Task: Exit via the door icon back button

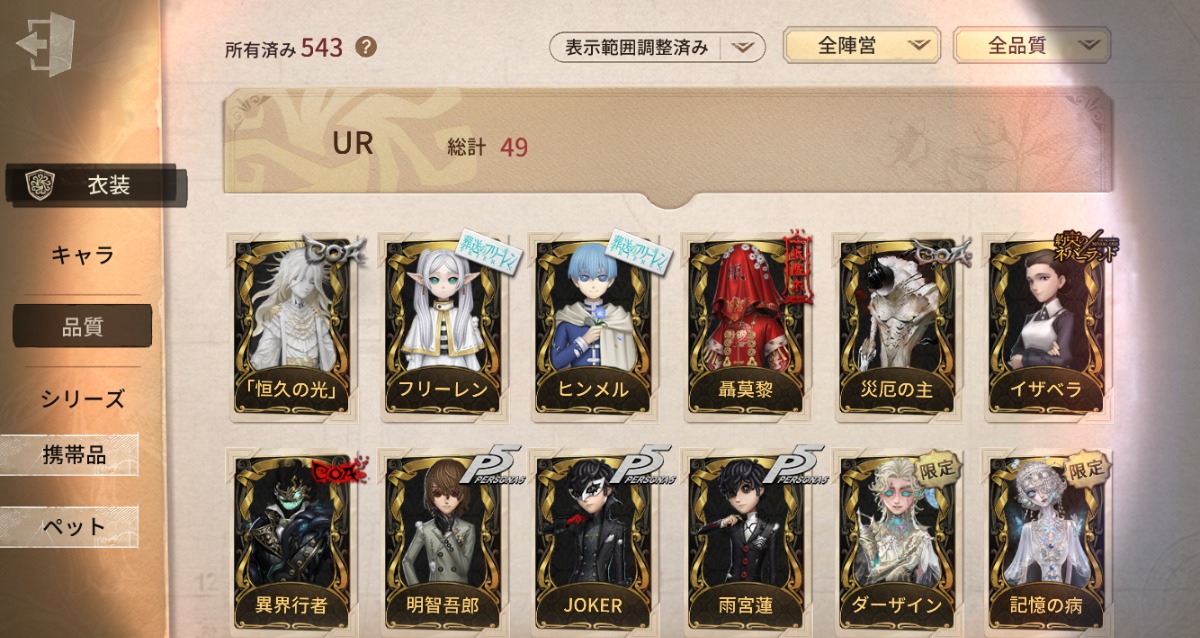Action: tap(46, 43)
